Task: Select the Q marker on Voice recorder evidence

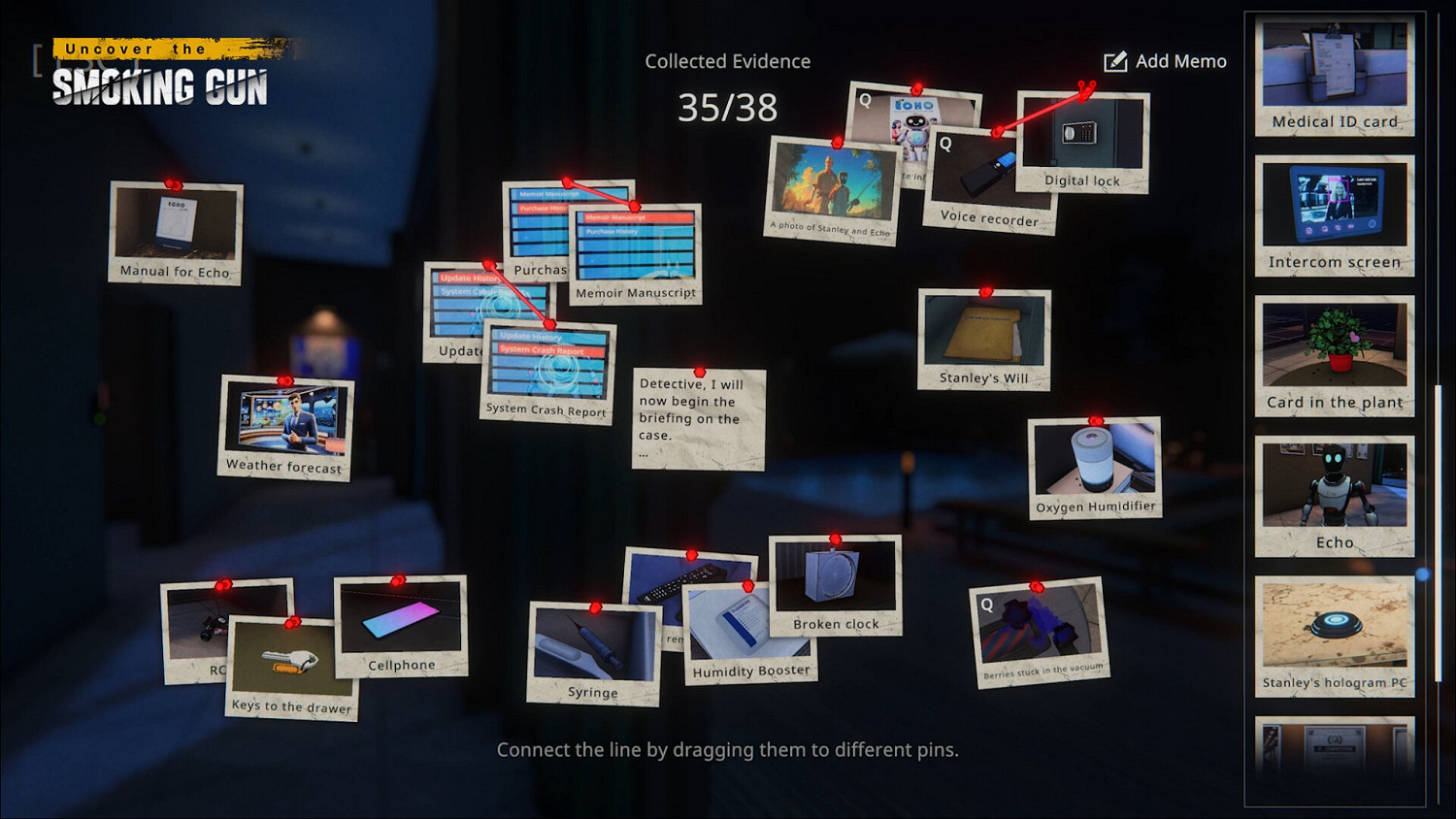Action: (x=943, y=145)
